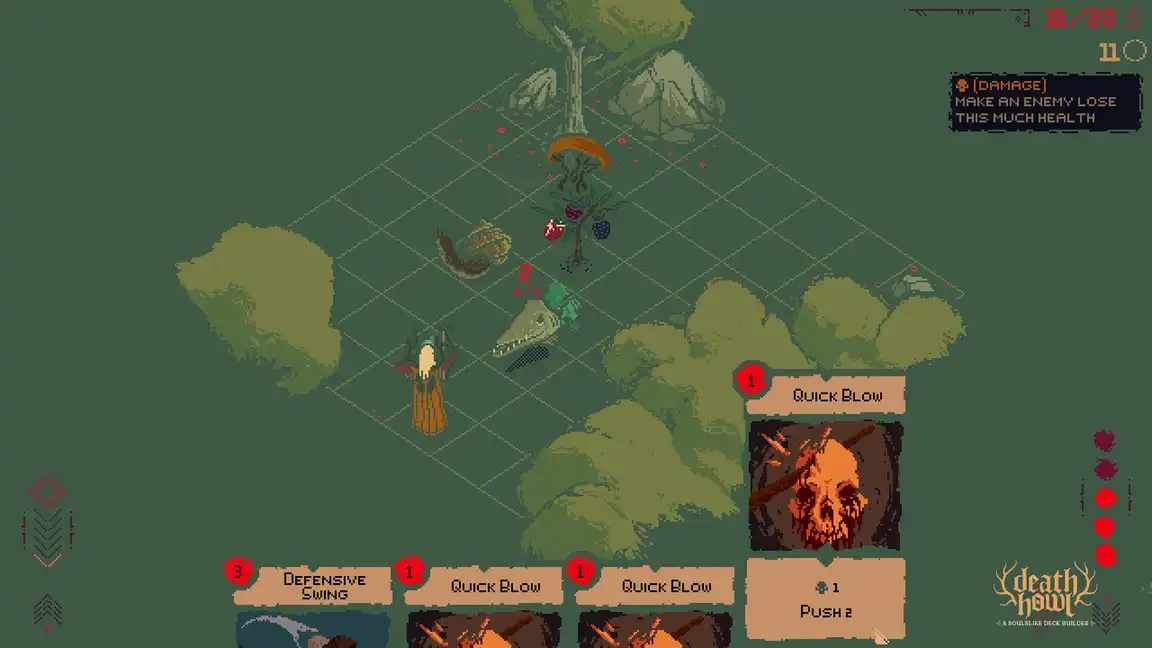
Task: Open the upward-arrow pile icon at bottom left
Action: tap(47, 609)
